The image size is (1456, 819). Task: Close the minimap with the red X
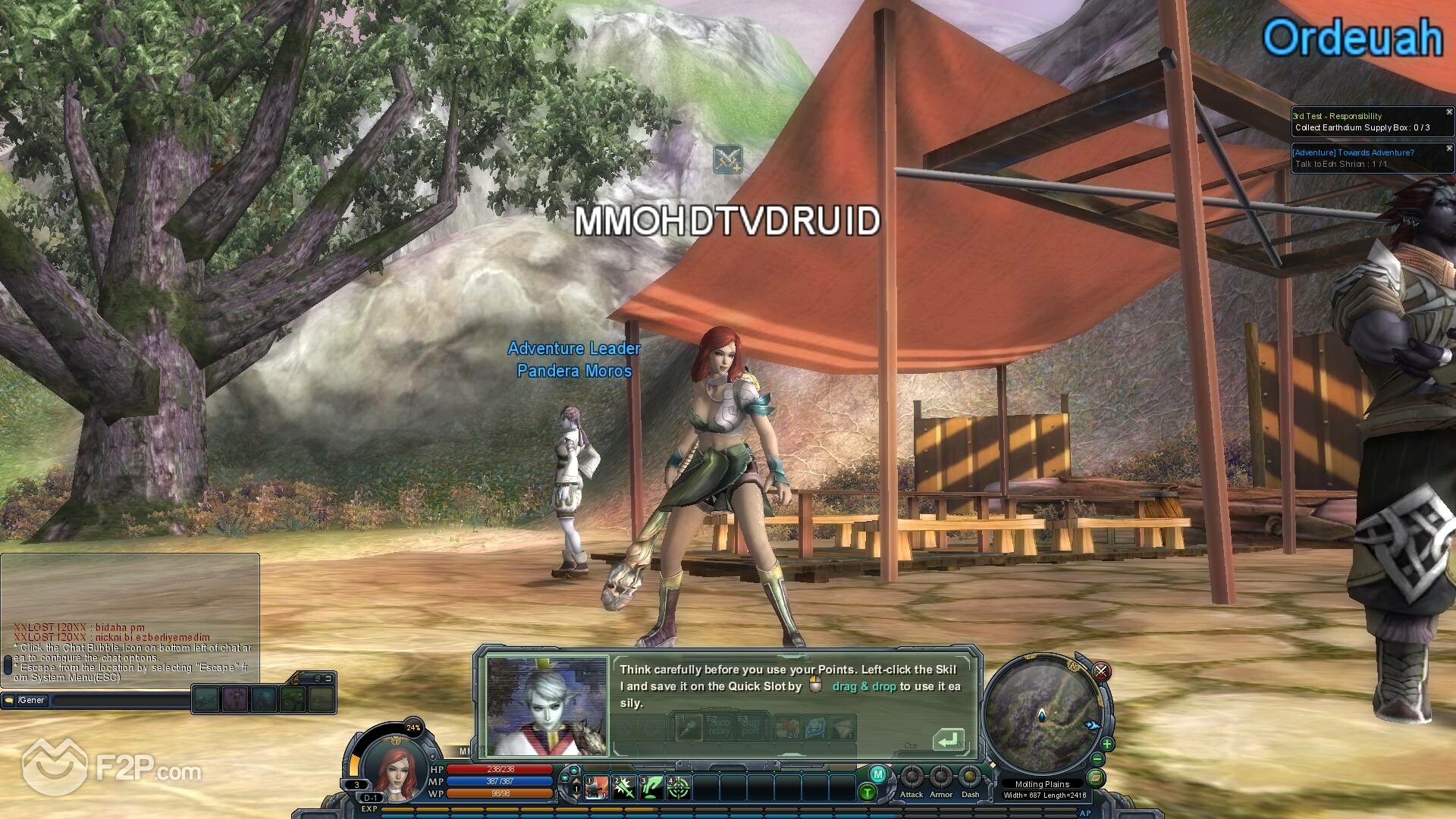click(1101, 671)
